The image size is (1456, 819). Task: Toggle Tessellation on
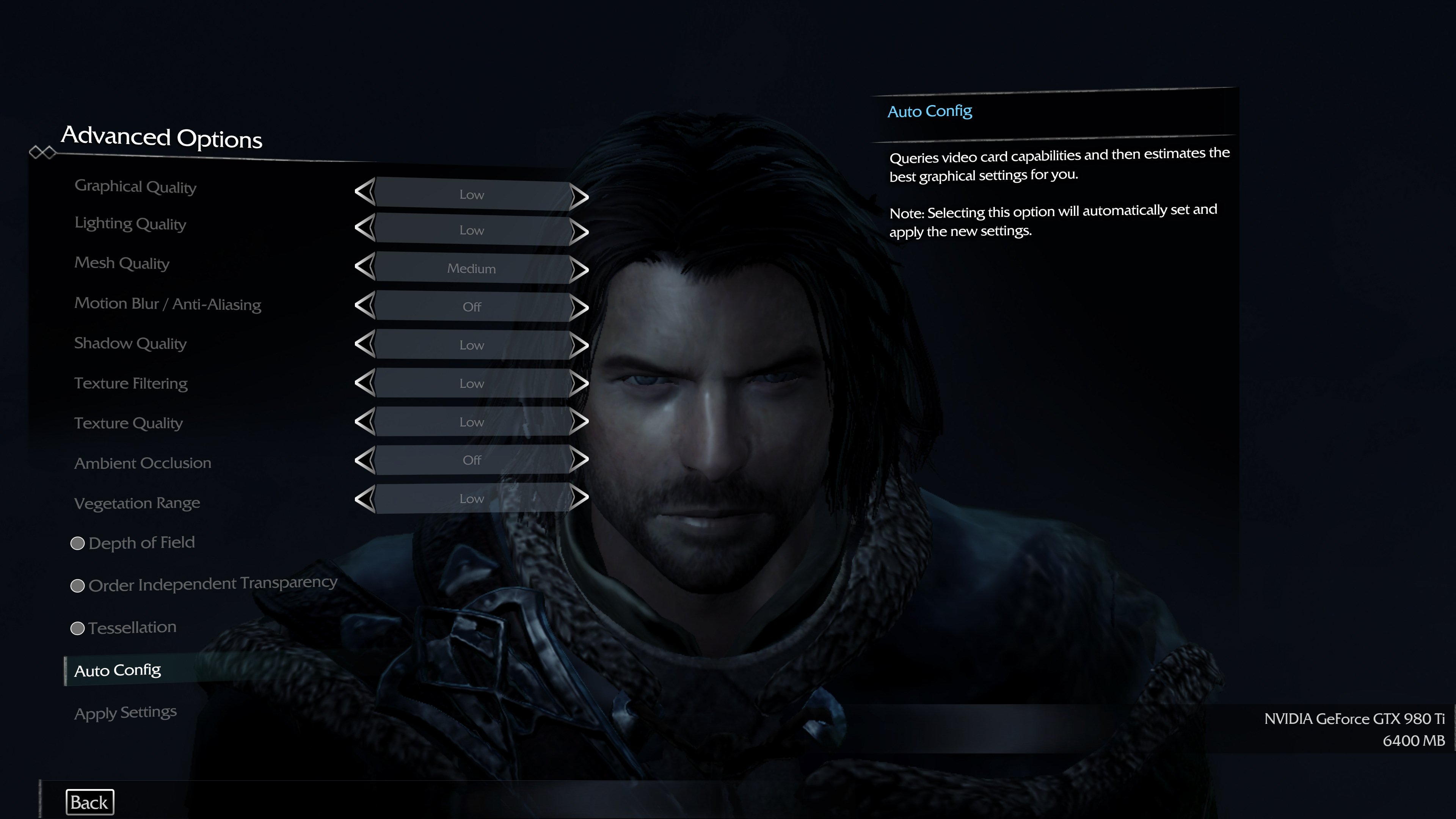[77, 628]
